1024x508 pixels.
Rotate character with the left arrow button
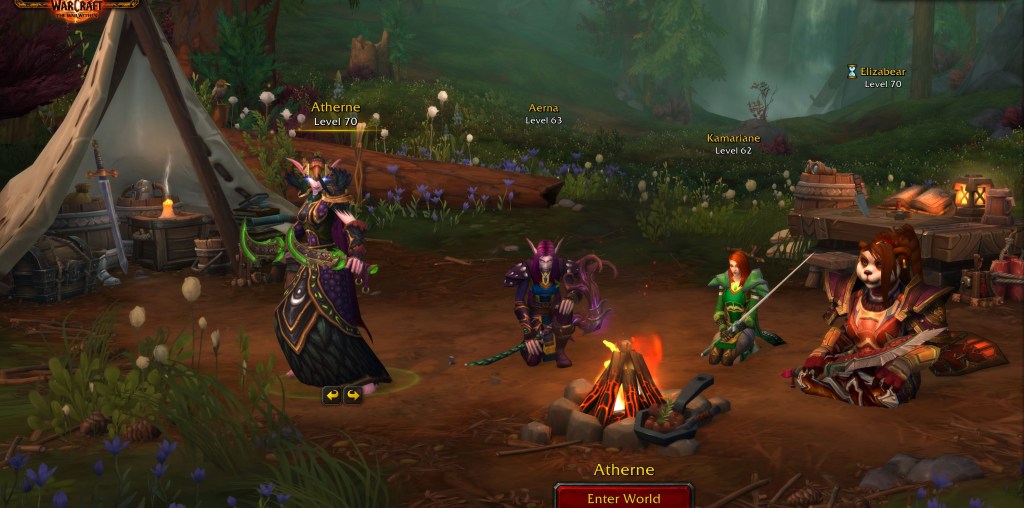click(331, 395)
